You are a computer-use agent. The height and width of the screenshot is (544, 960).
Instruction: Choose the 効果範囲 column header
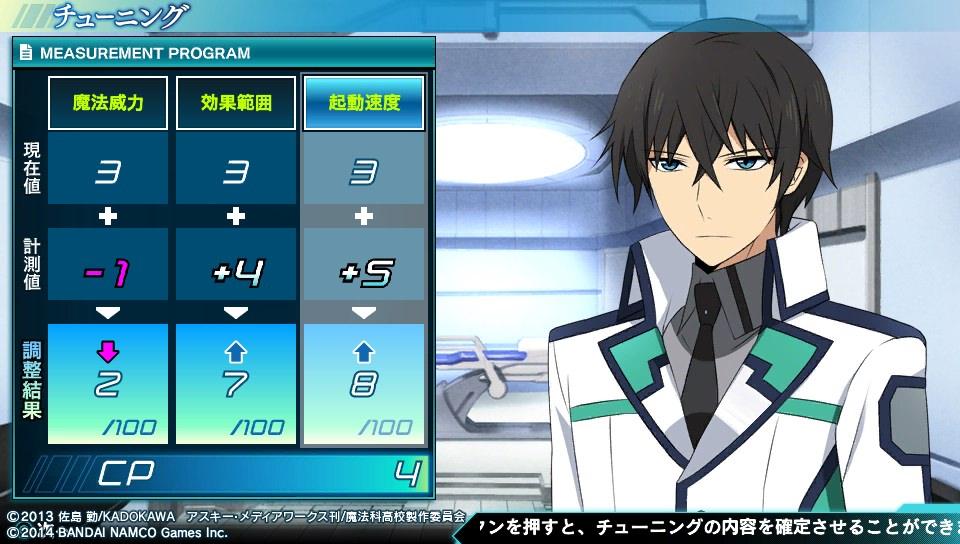tap(236, 103)
